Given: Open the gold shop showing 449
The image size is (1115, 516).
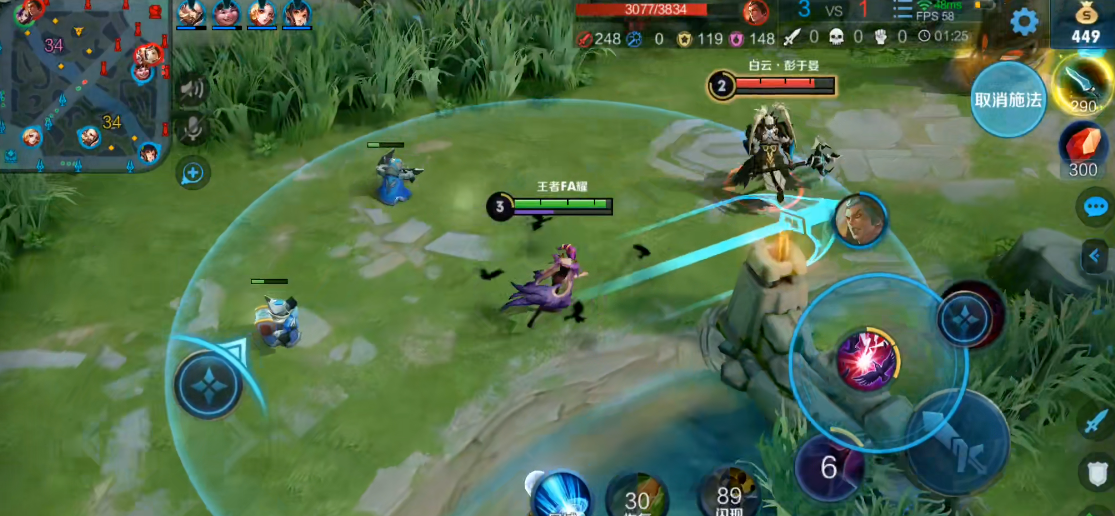Looking at the screenshot, I should [x=1085, y=24].
